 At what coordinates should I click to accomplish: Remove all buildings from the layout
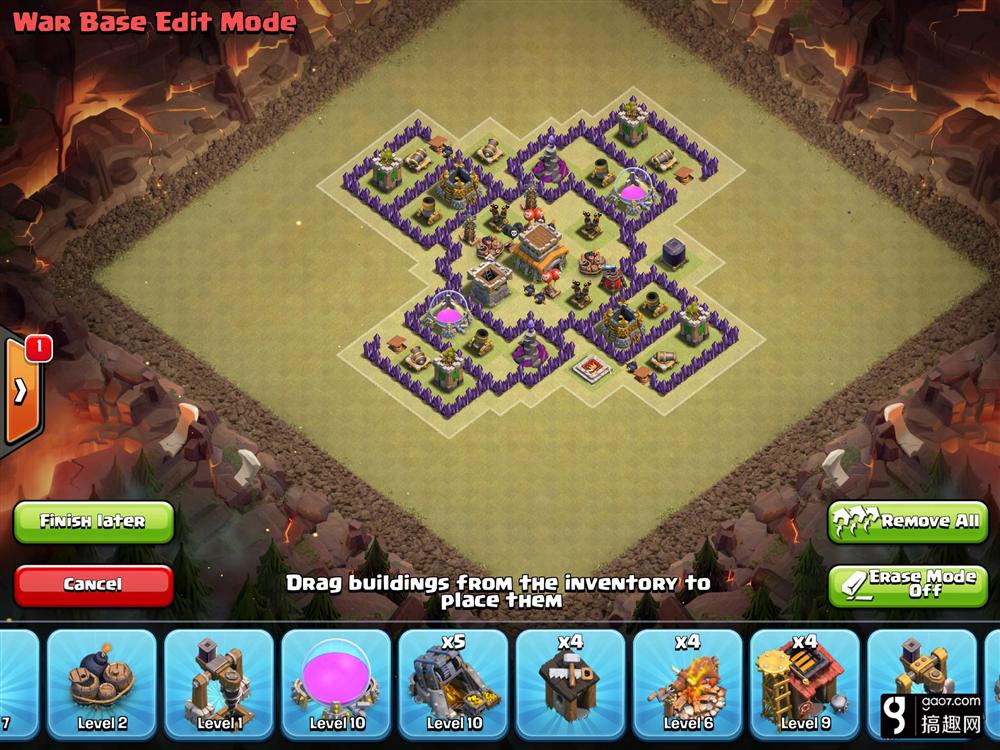pos(908,521)
